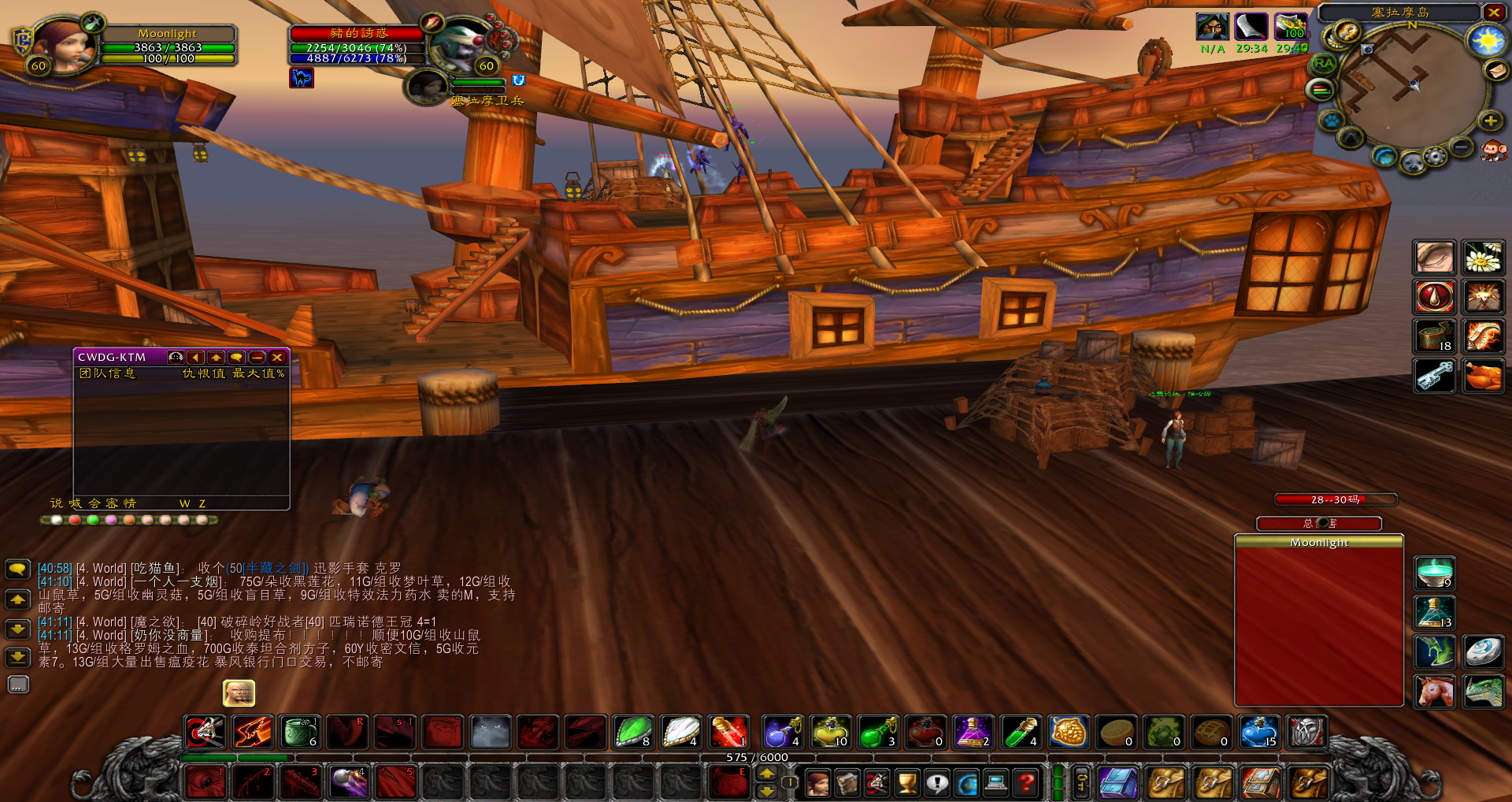Open the spellbook icon in the micro menu
This screenshot has width=1512, height=802.
(847, 784)
